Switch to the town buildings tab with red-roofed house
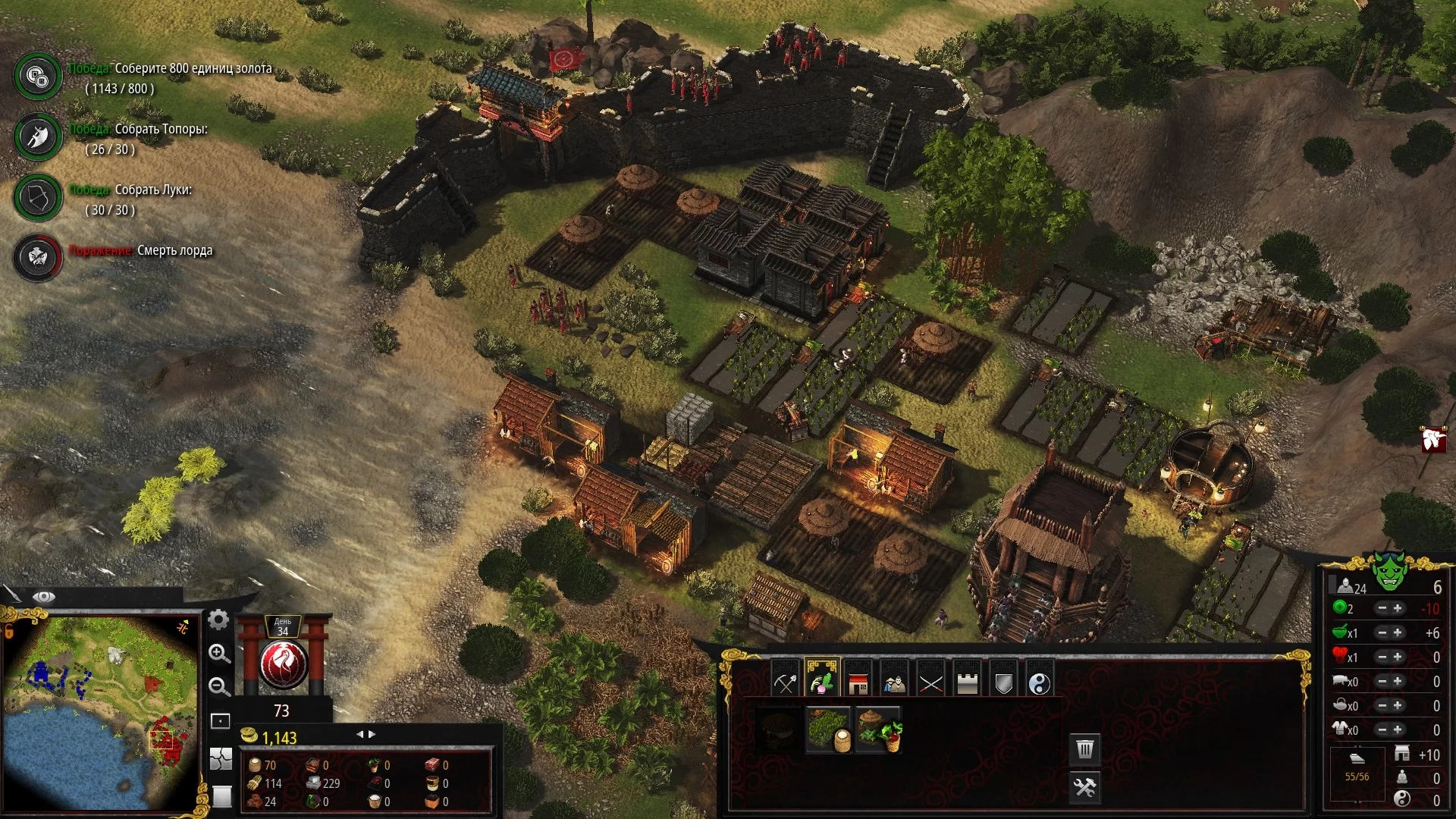 pyautogui.click(x=858, y=682)
